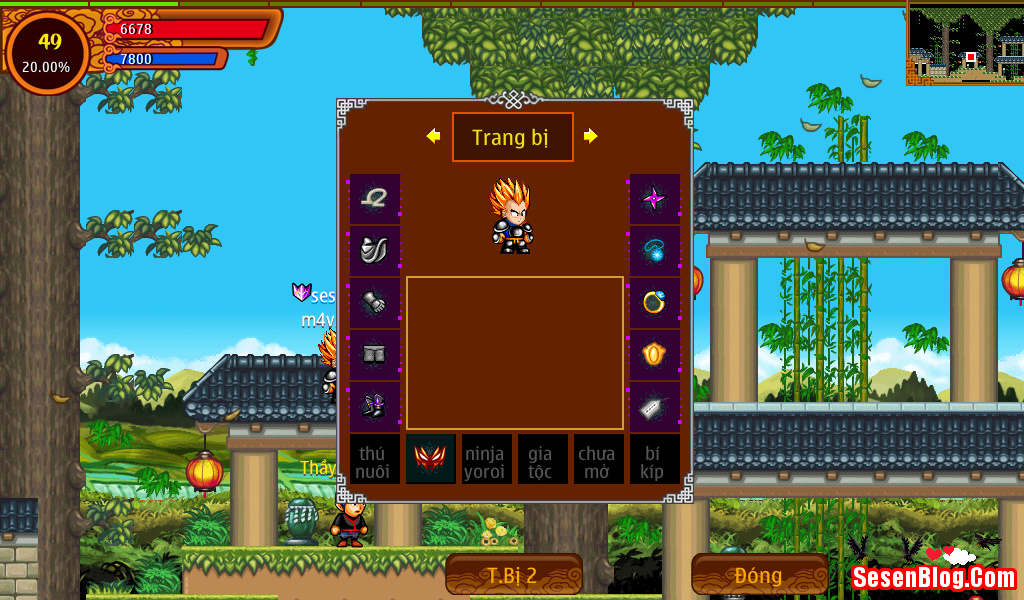Screen dimensions: 1024x600
Task: Select the body armor equipment slot
Action: pos(375,250)
